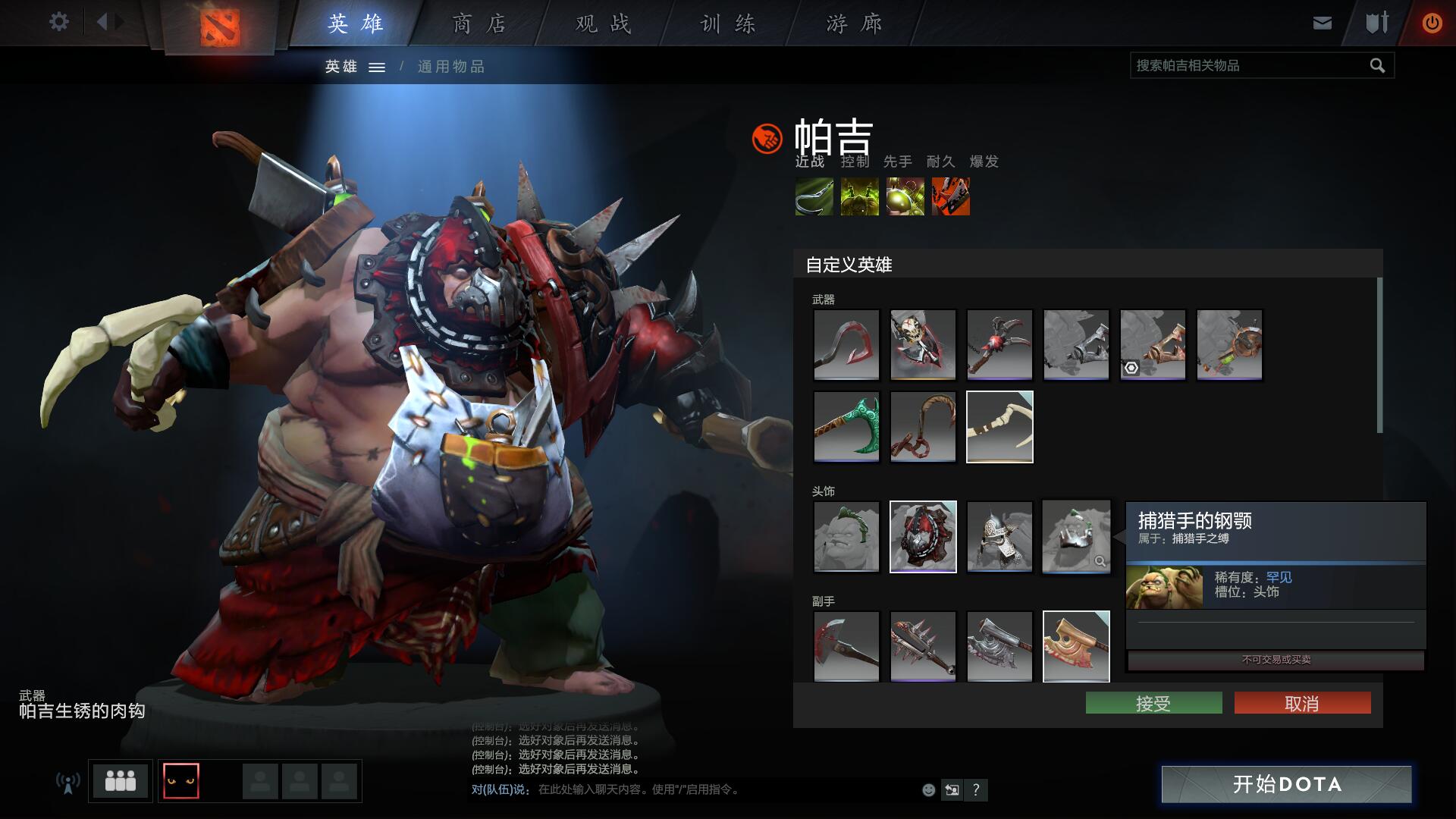This screenshot has height=819, width=1456.
Task: Open the 游廊 arcade tab
Action: [854, 24]
